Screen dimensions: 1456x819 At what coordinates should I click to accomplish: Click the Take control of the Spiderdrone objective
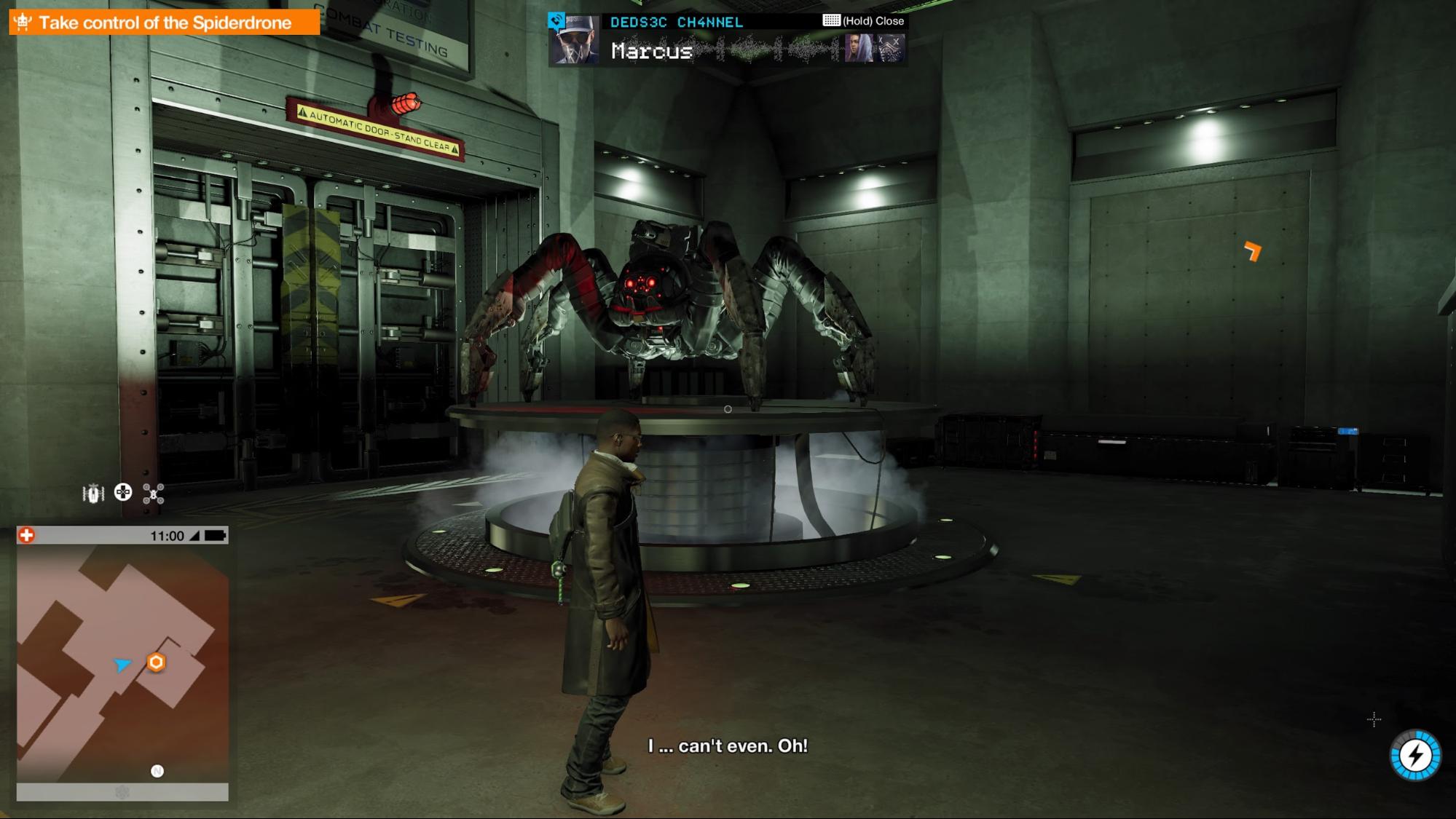tap(164, 23)
